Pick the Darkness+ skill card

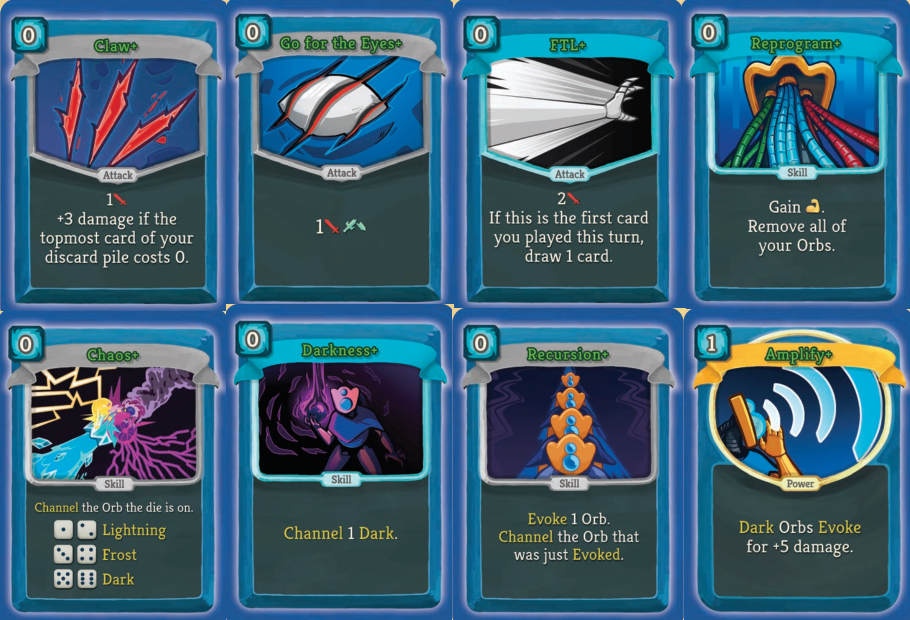coord(341,465)
